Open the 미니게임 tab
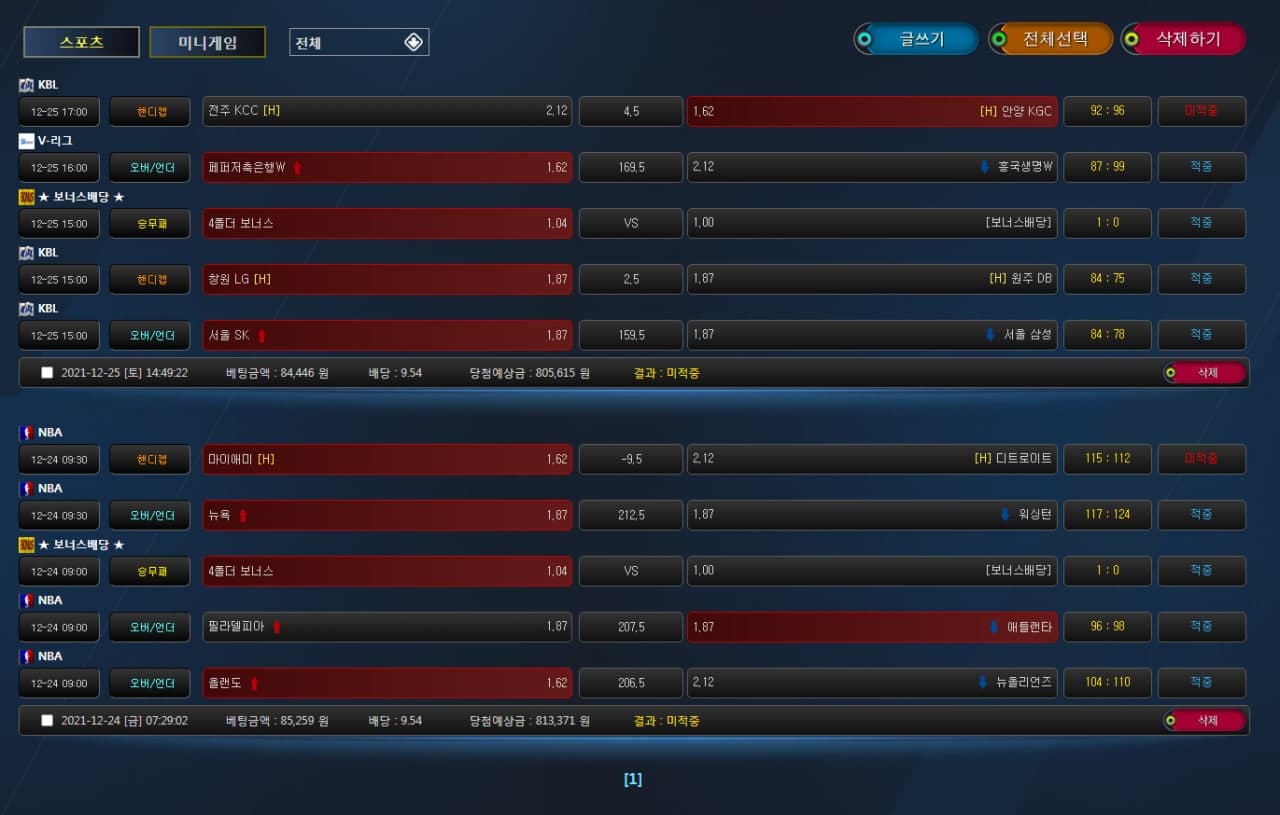 click(208, 42)
